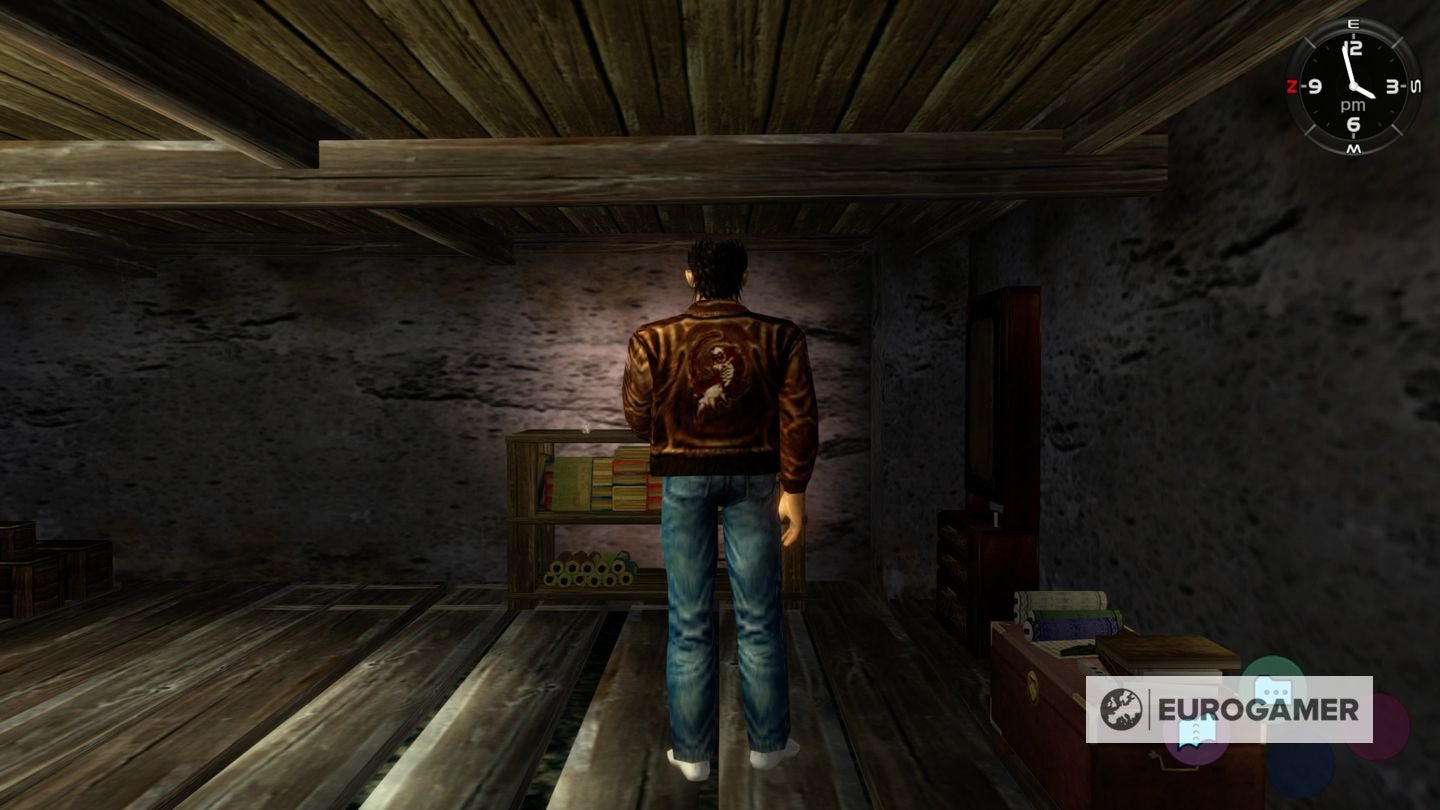The height and width of the screenshot is (810, 1440).
Task: Open the 12 o'clock marker on clock
Action: point(1353,47)
